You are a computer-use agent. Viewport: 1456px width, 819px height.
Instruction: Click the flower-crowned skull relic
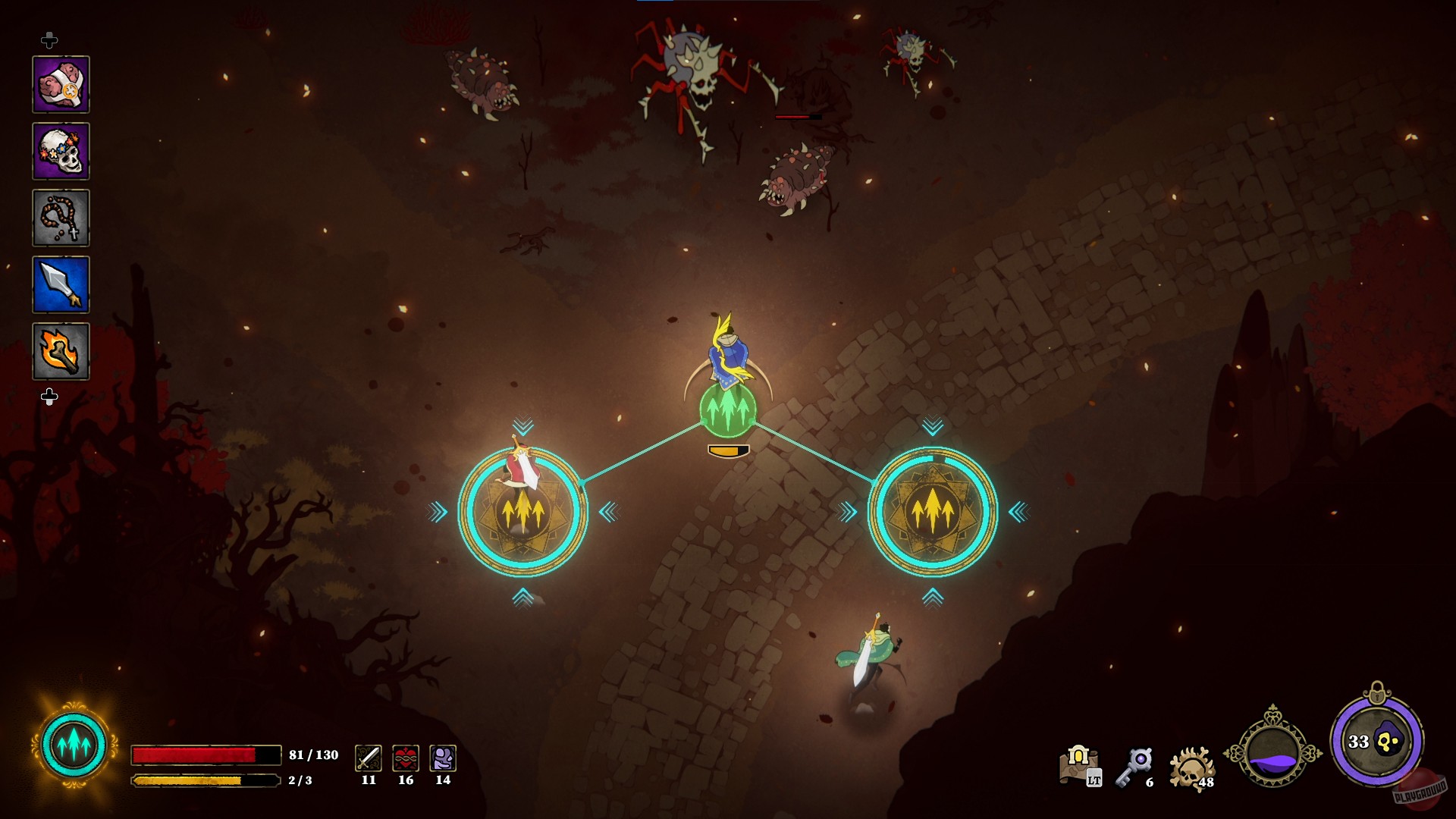(61, 151)
